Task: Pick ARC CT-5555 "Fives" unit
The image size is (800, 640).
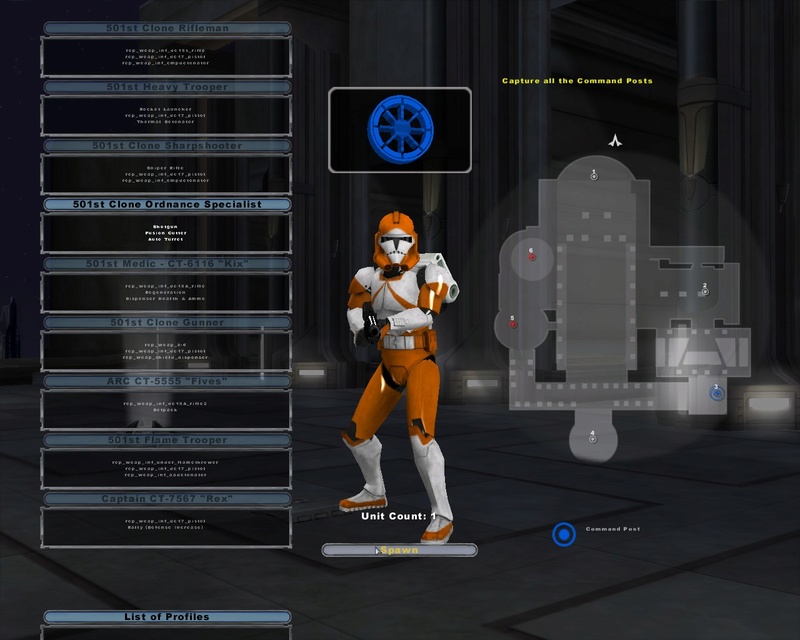Action: click(167, 381)
